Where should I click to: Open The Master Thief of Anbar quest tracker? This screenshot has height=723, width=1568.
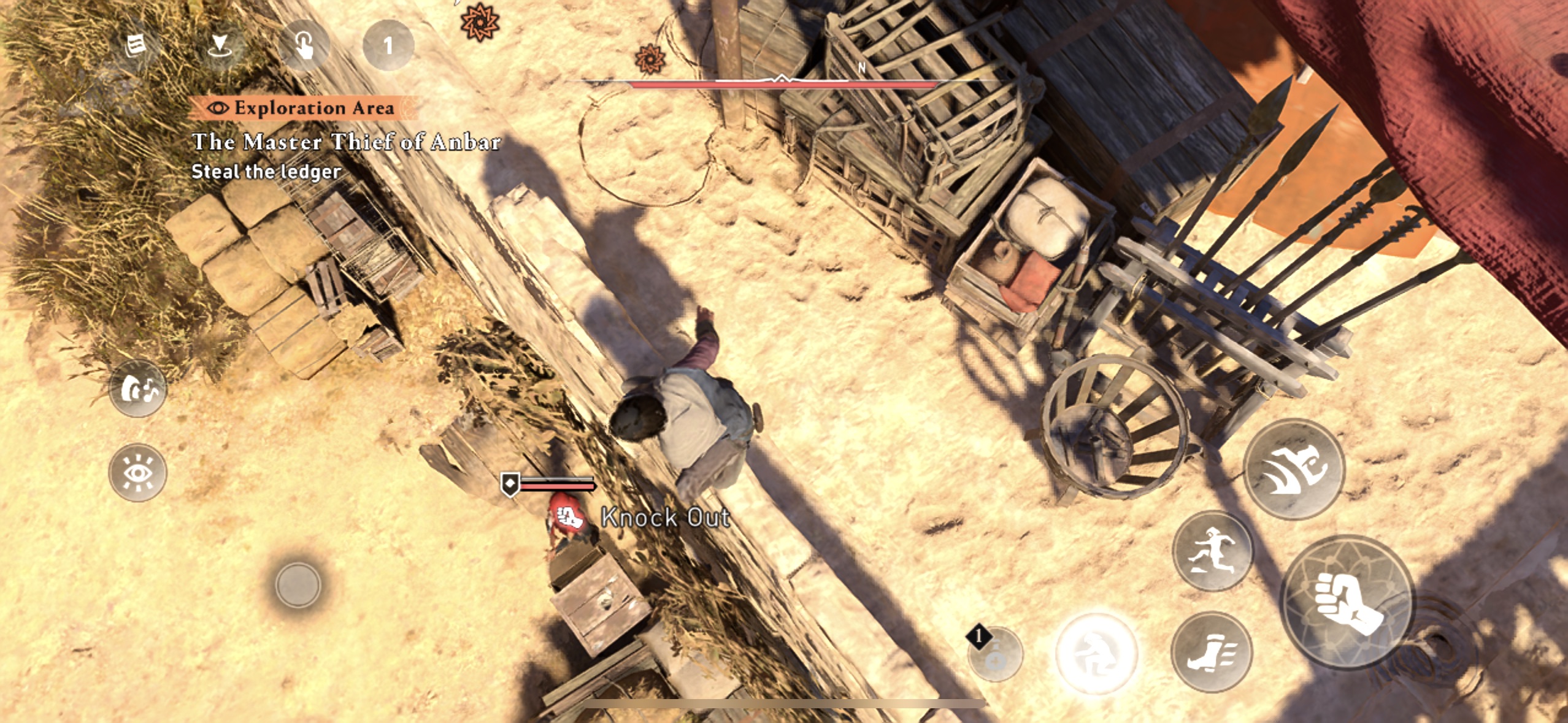click(346, 142)
